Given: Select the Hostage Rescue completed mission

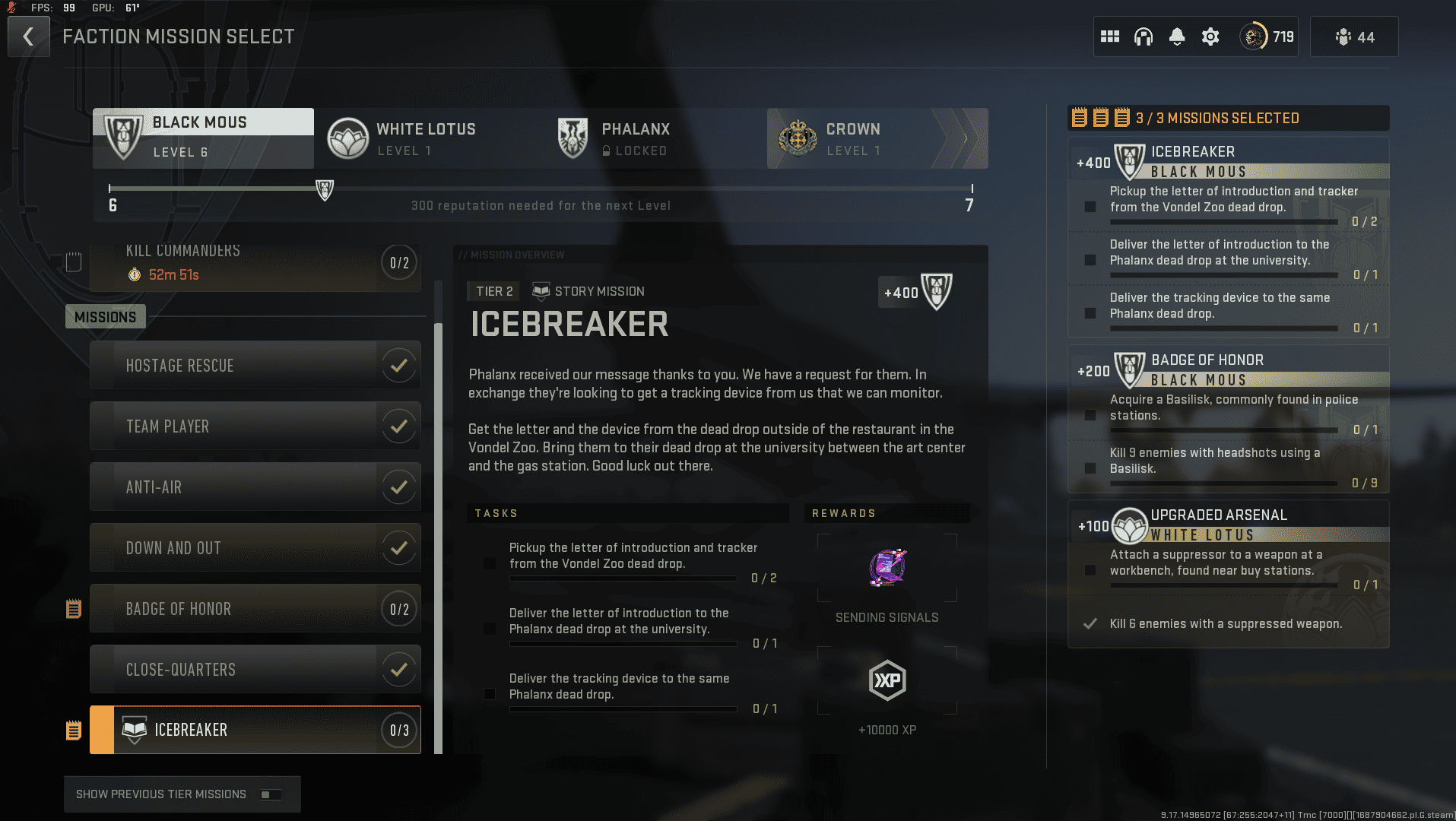Looking at the screenshot, I should [x=255, y=365].
